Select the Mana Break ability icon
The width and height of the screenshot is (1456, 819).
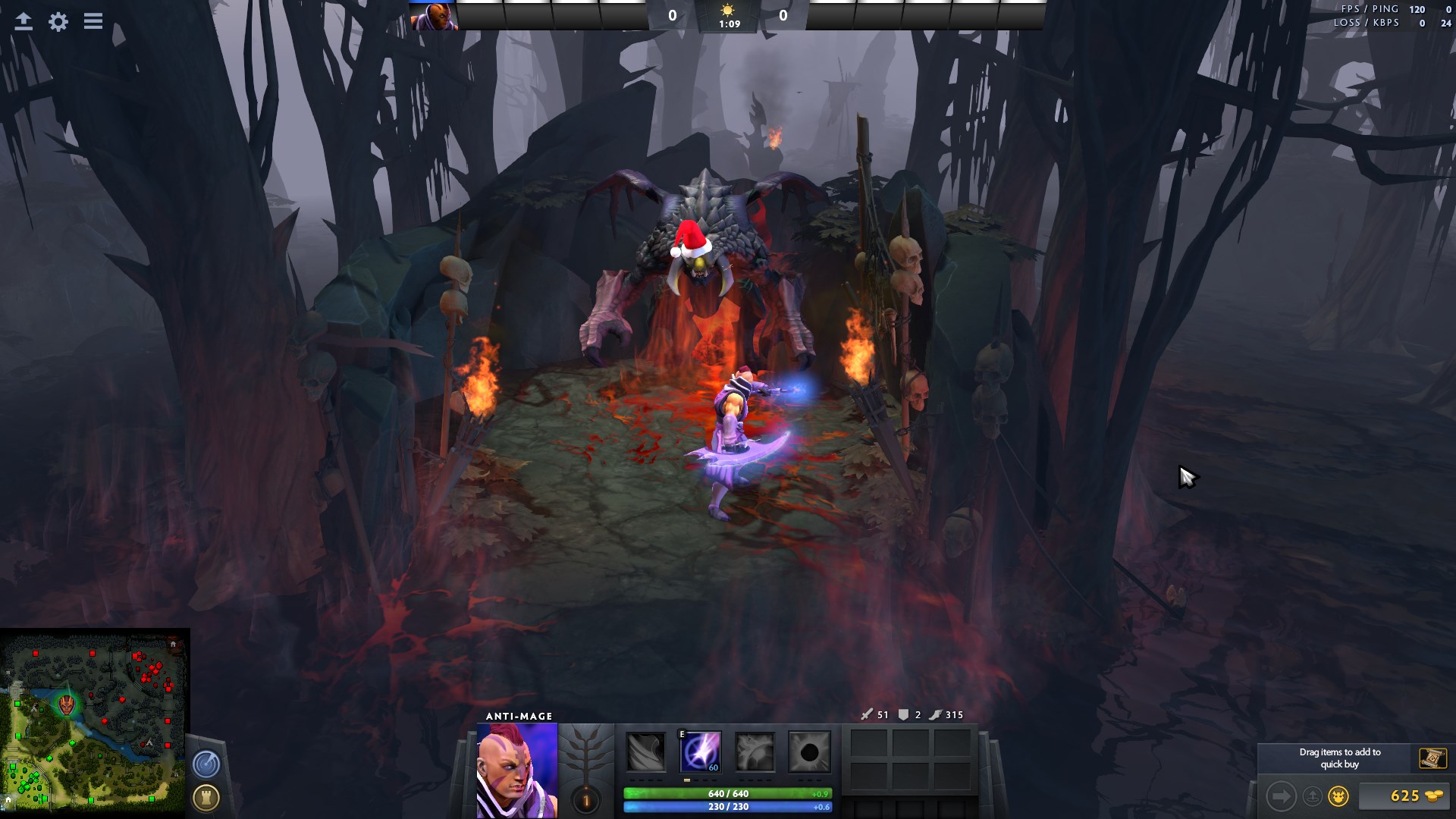(646, 752)
